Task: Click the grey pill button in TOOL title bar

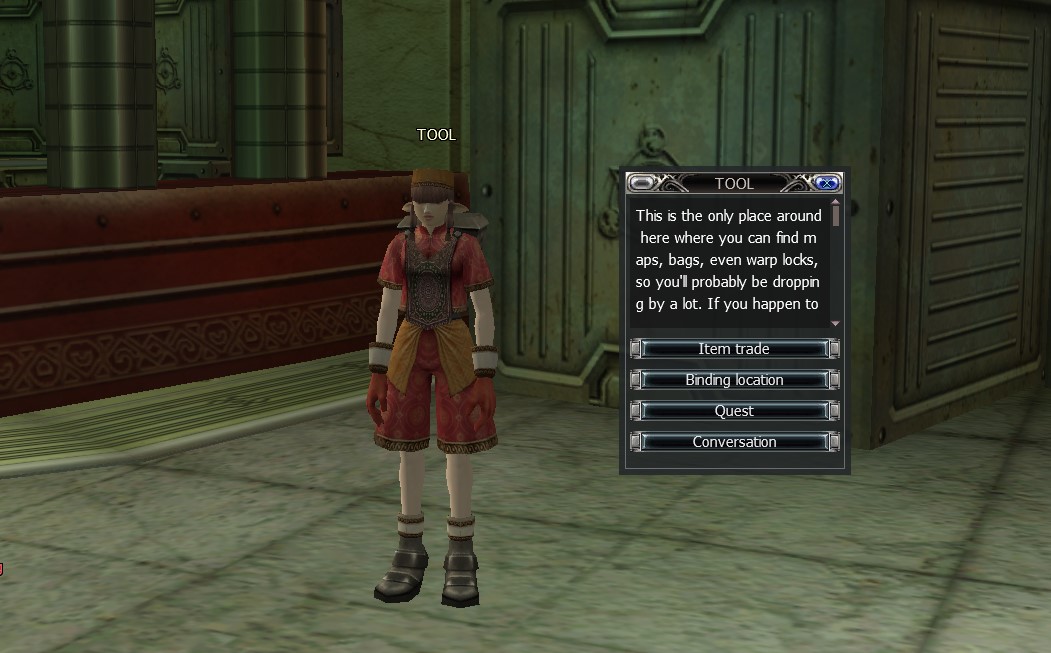Action: tap(641, 183)
